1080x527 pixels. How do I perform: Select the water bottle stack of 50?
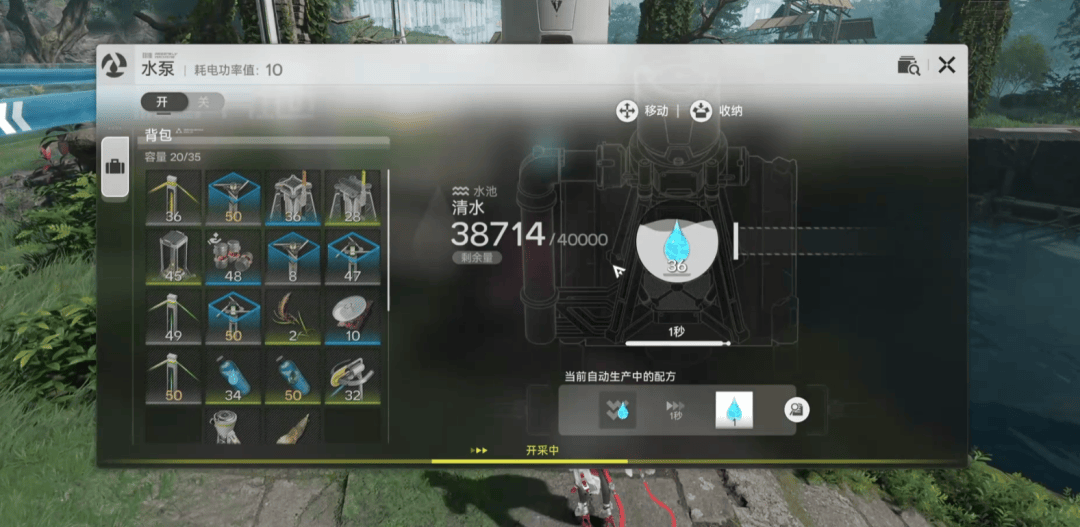(293, 375)
